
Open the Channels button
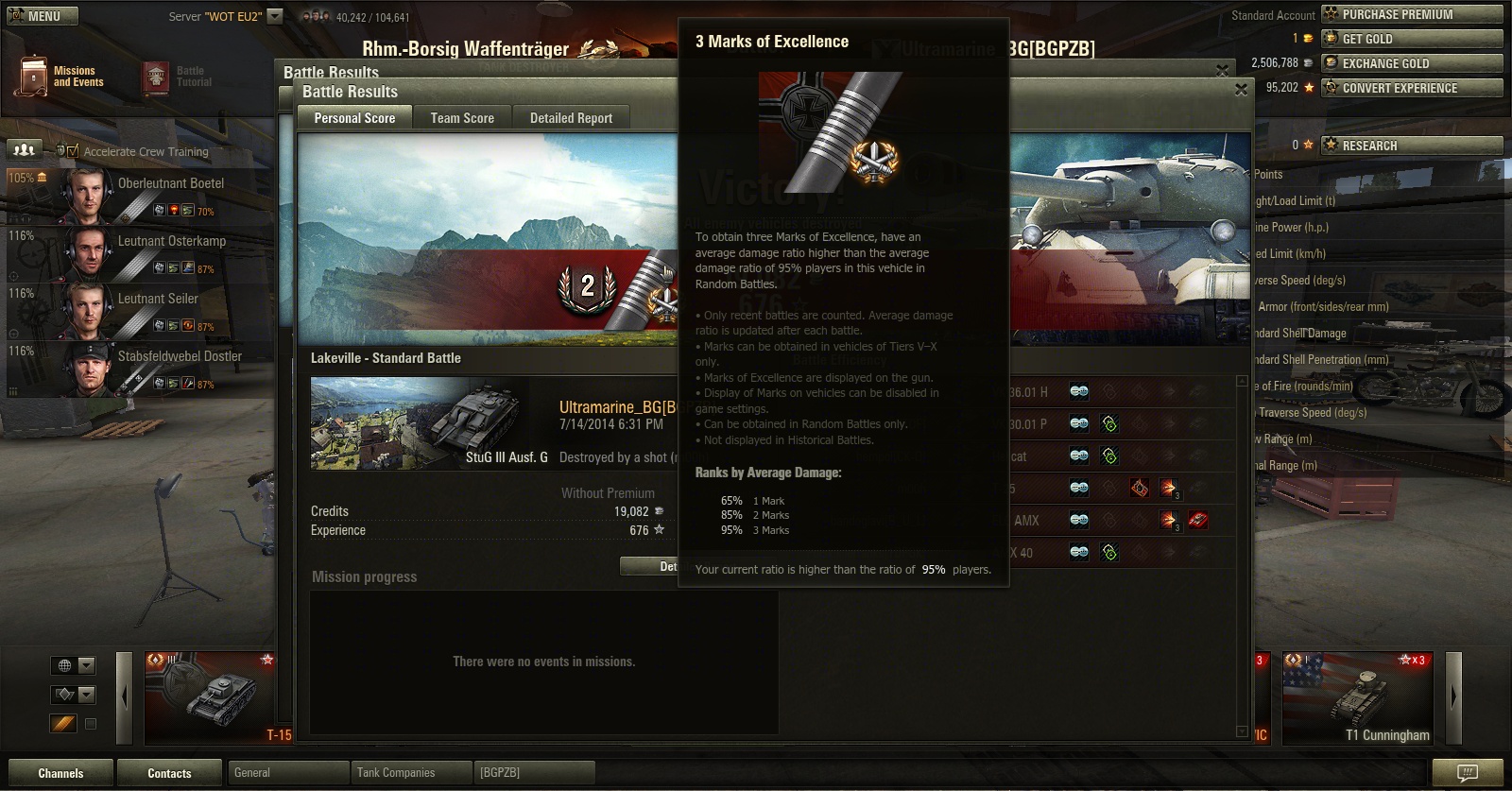point(60,773)
